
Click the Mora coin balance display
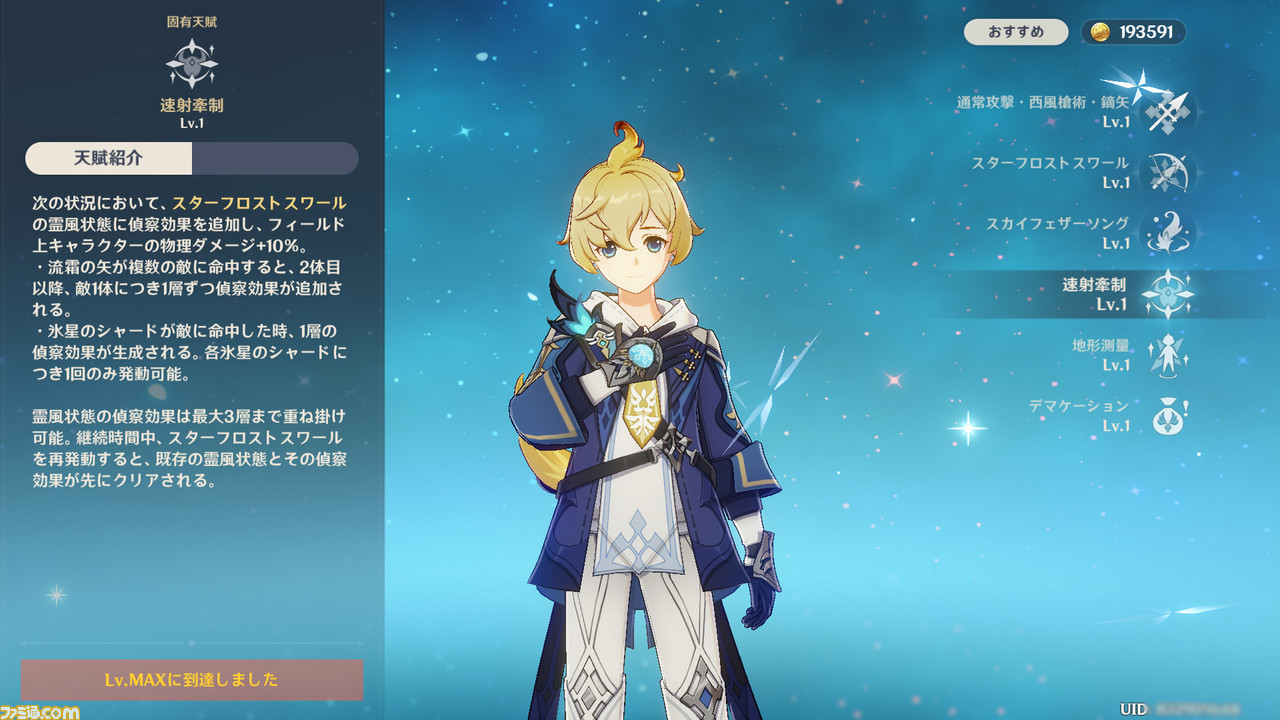click(x=1134, y=32)
